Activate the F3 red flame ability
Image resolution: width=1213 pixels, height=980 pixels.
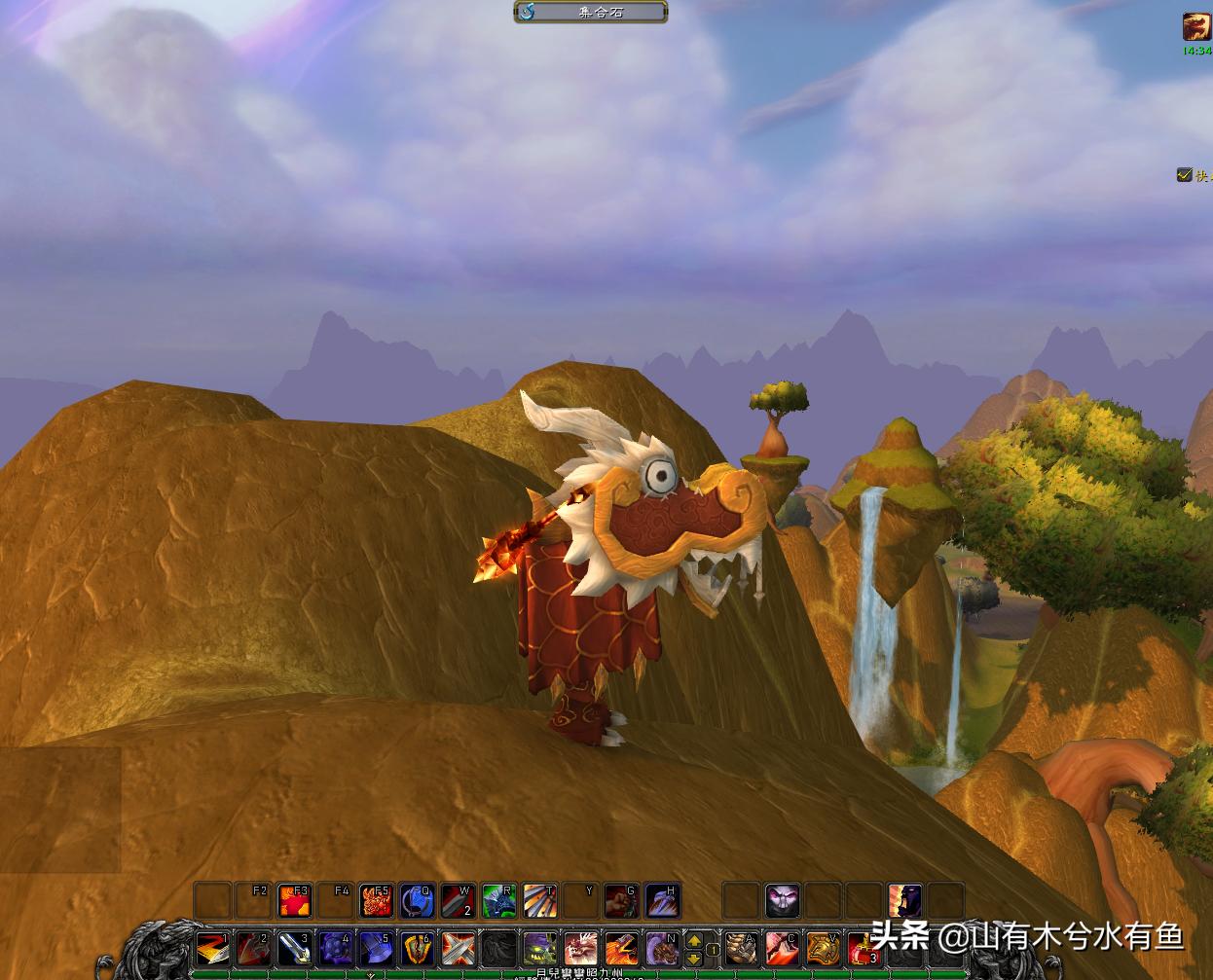294,901
